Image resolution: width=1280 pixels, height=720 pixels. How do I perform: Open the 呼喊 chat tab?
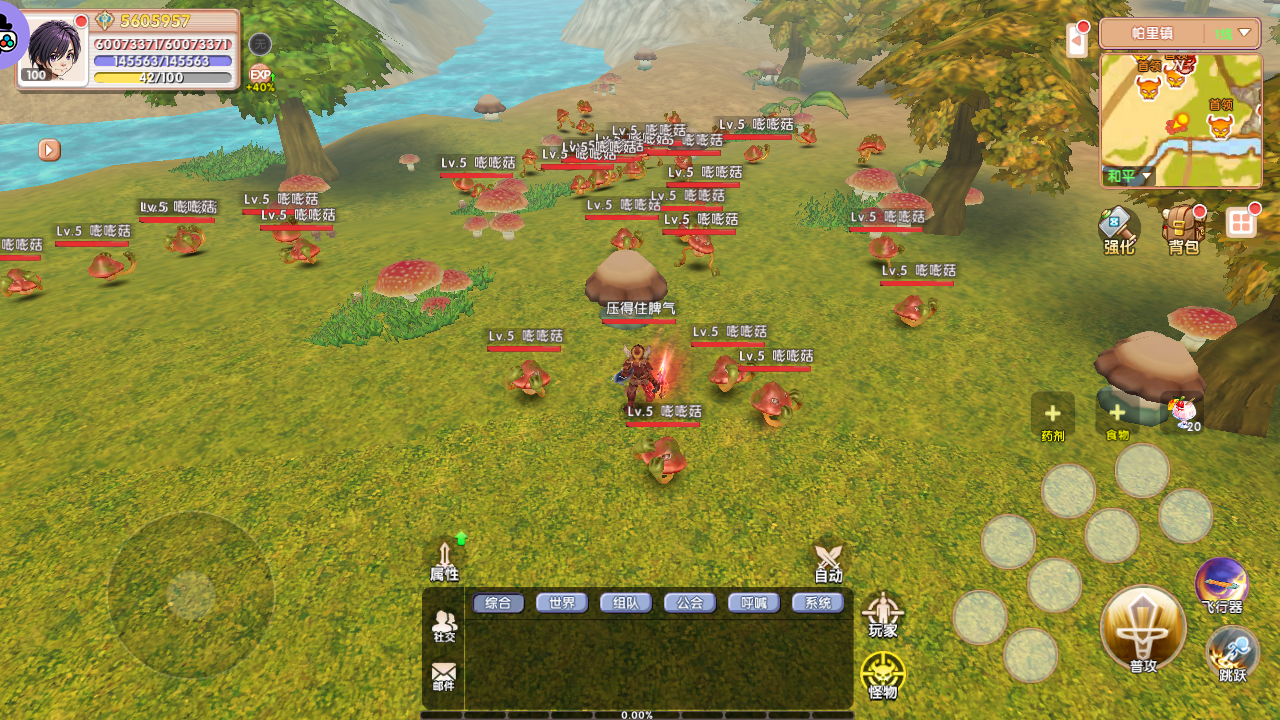[x=754, y=603]
